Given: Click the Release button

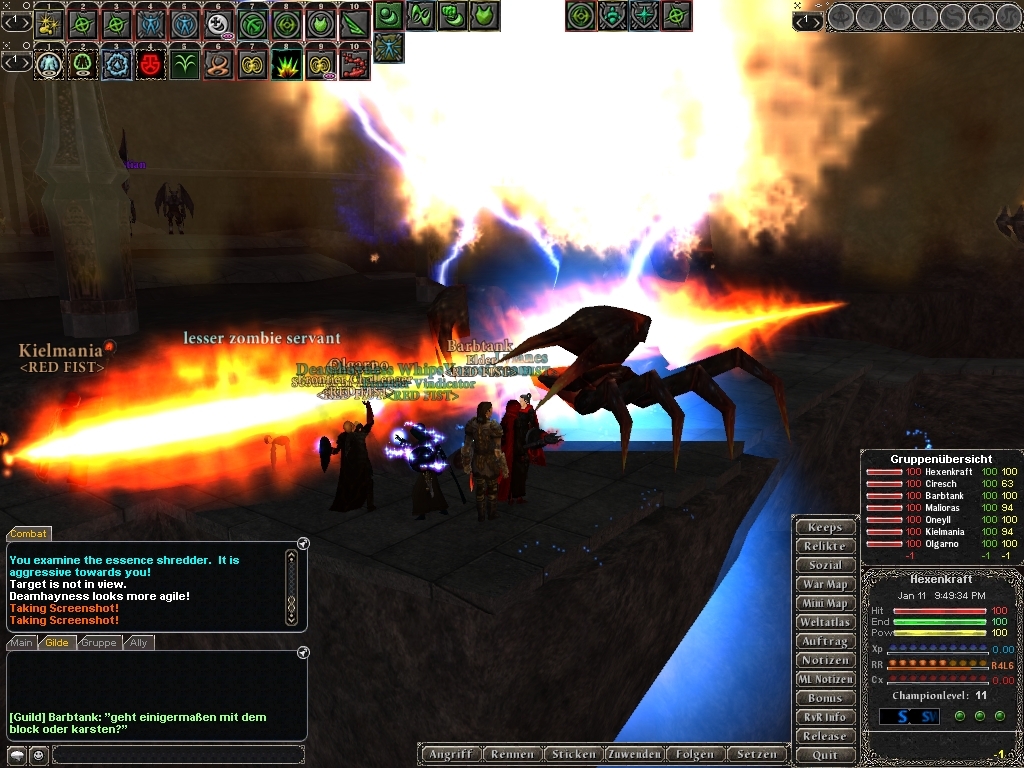Looking at the screenshot, I should [x=825, y=736].
